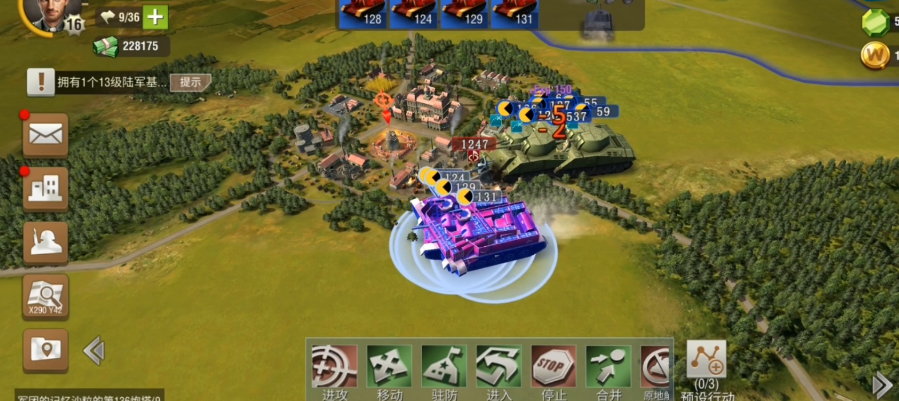Open the map marker icon
This screenshot has height=401, width=899.
pos(46,349)
